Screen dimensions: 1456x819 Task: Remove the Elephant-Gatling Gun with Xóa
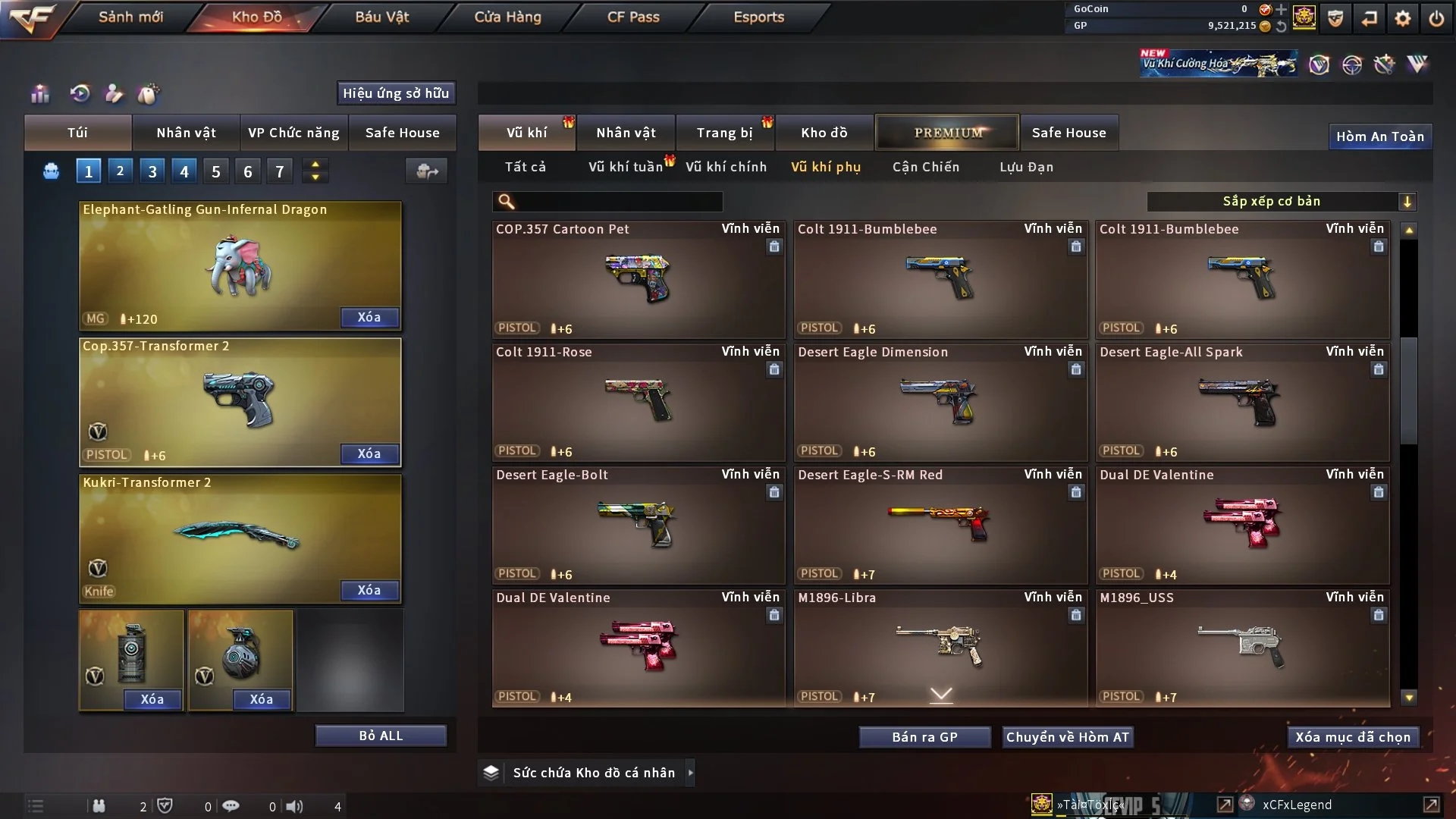[369, 317]
